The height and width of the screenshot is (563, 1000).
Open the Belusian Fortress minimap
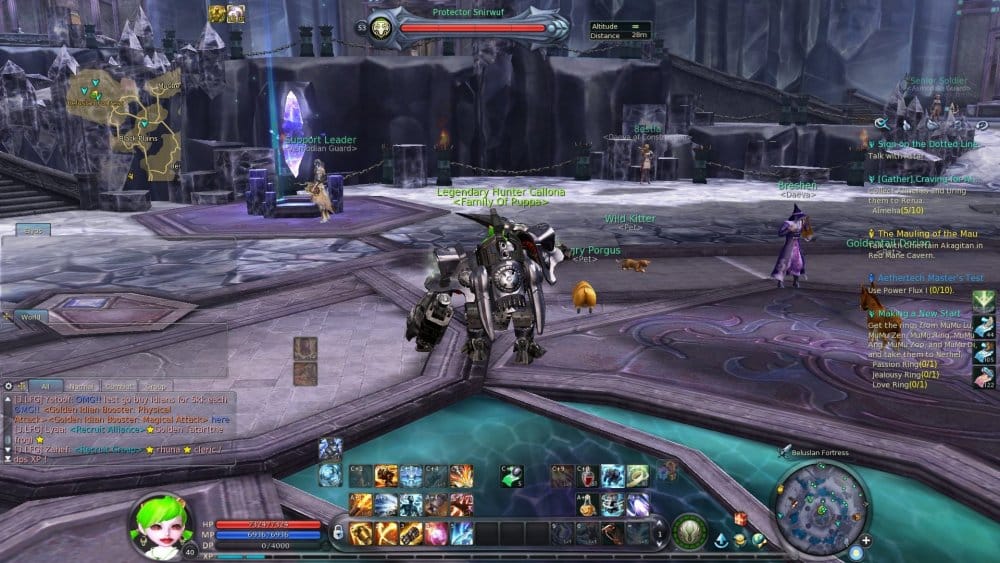tap(822, 502)
